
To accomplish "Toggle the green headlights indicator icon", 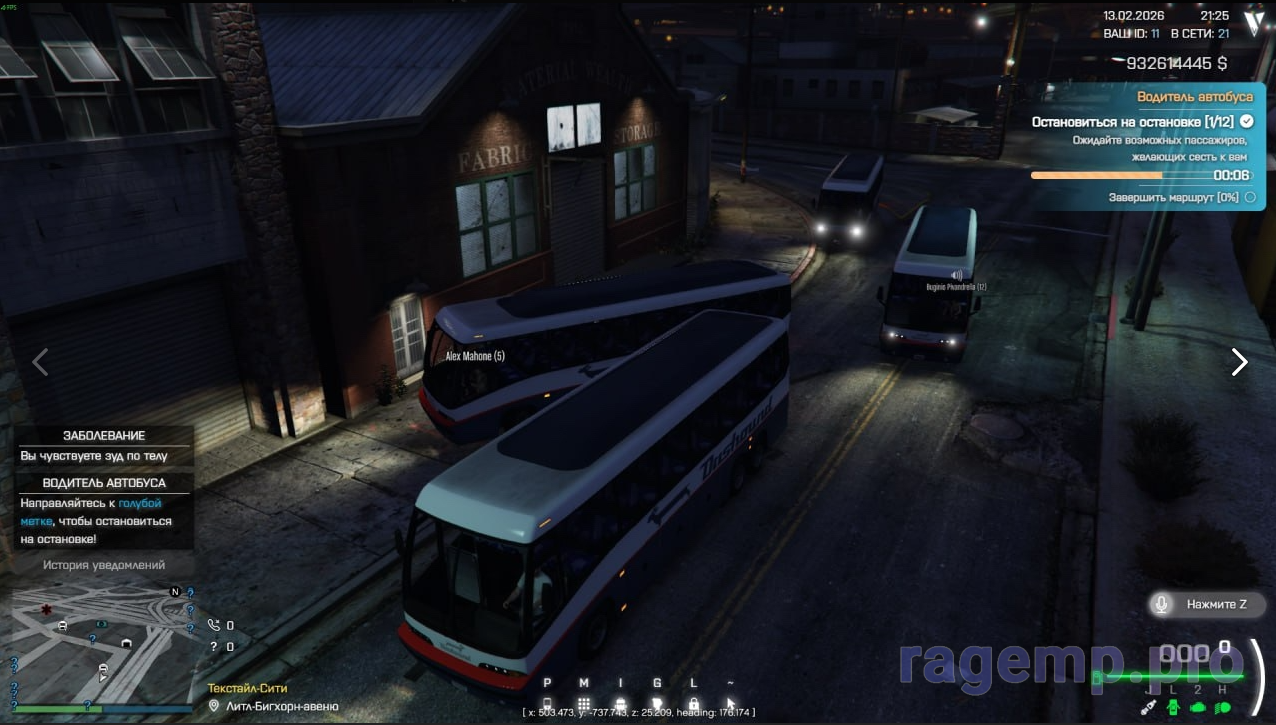I will coord(1222,707).
